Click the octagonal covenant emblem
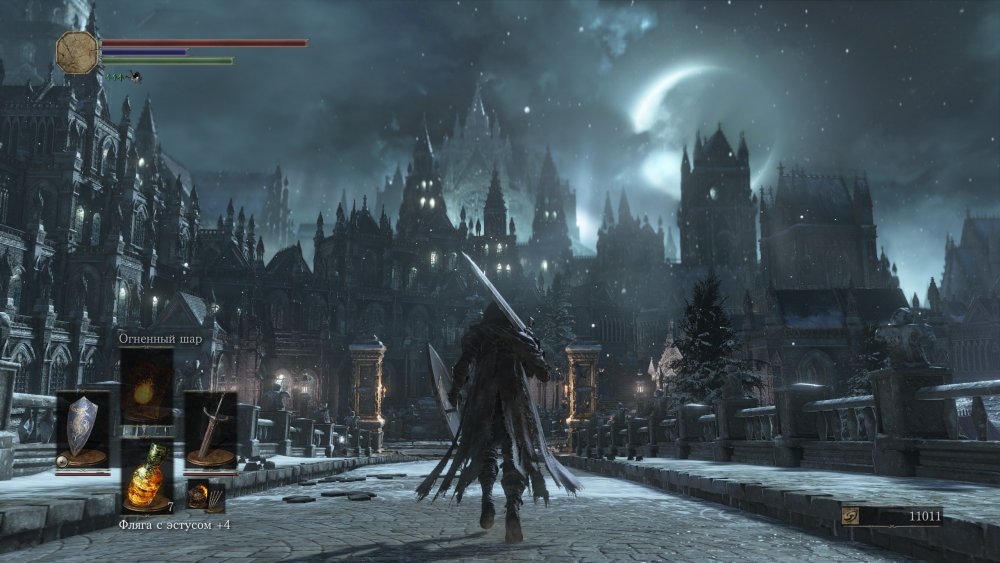 tap(77, 51)
